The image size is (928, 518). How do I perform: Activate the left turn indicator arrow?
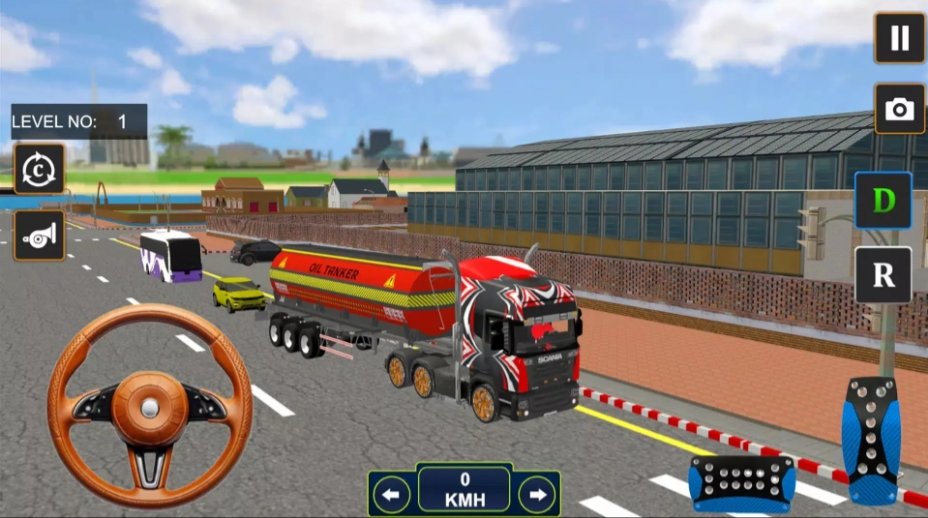392,493
